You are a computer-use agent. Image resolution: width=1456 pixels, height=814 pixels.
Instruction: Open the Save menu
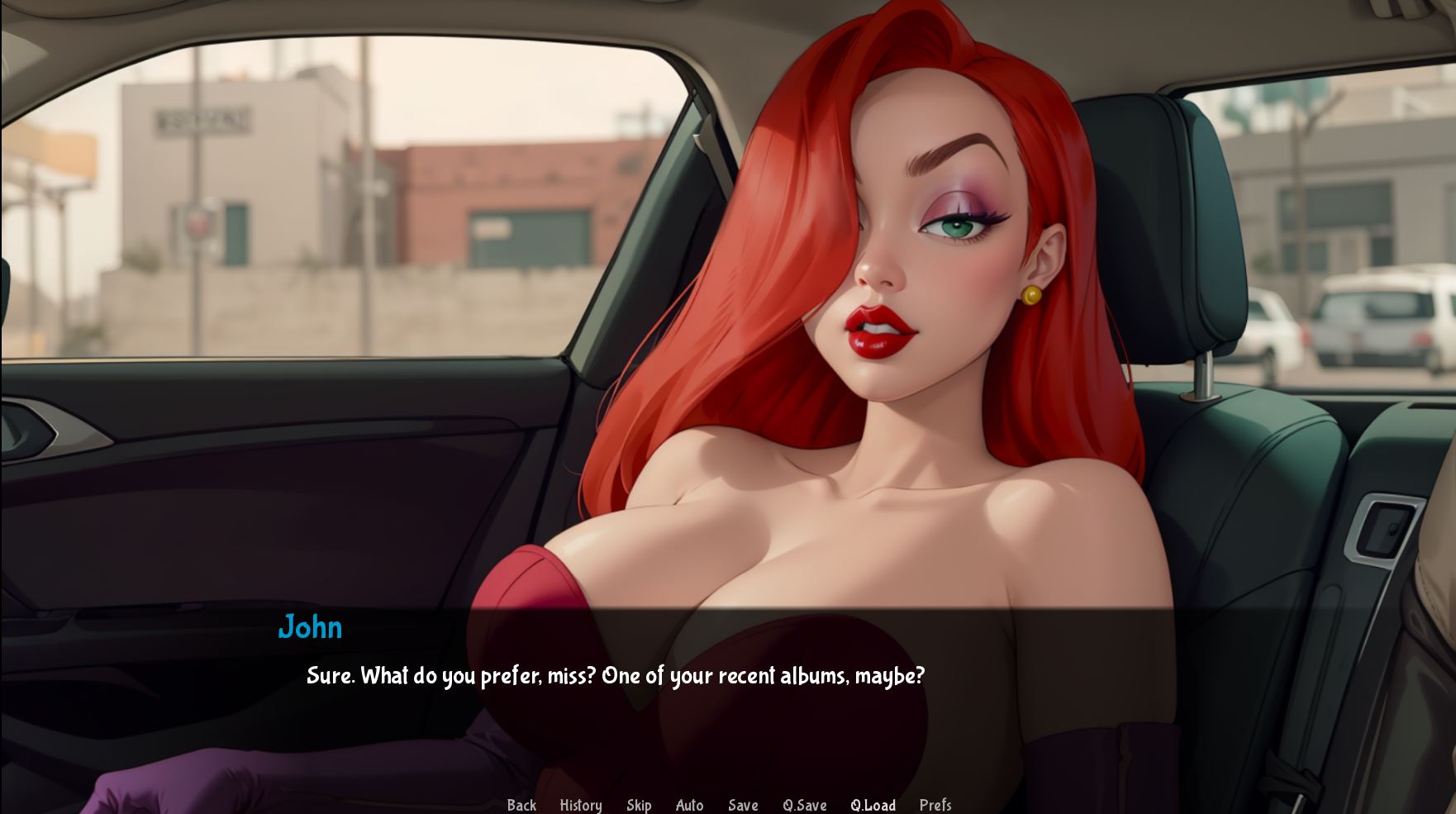[x=743, y=805]
